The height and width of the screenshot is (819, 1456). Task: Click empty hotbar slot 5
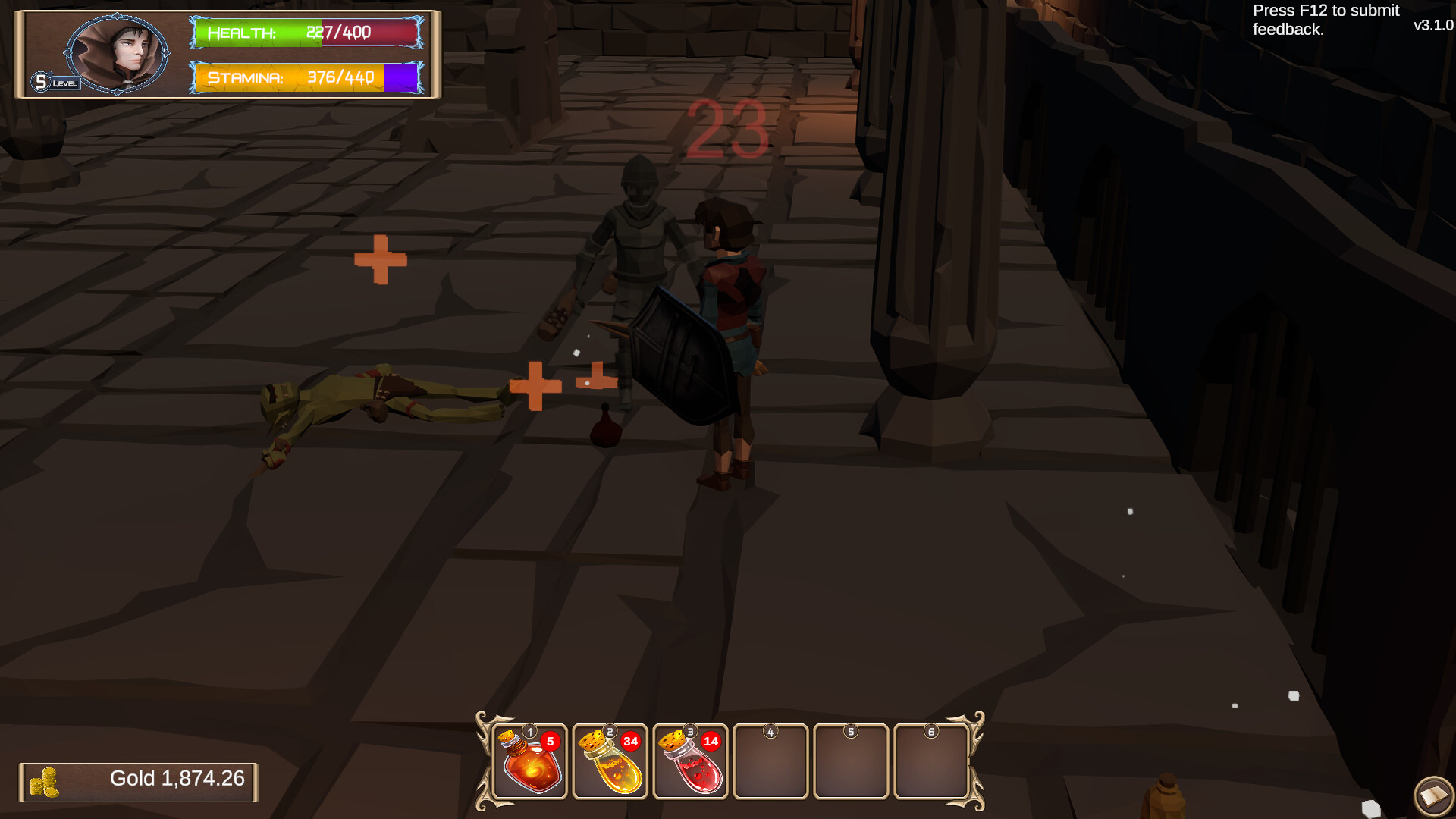click(851, 762)
